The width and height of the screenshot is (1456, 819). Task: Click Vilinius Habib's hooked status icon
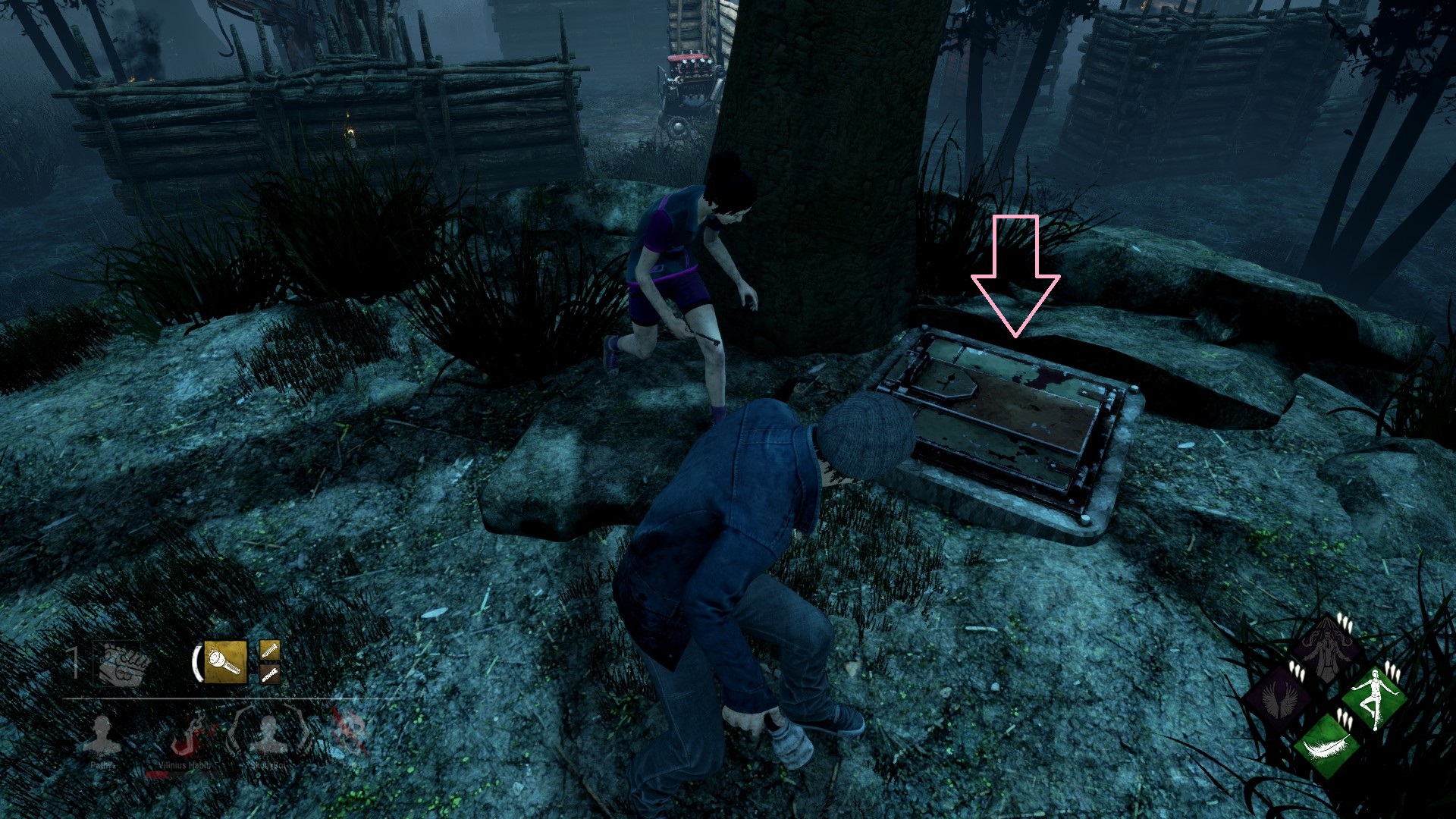pos(188,735)
